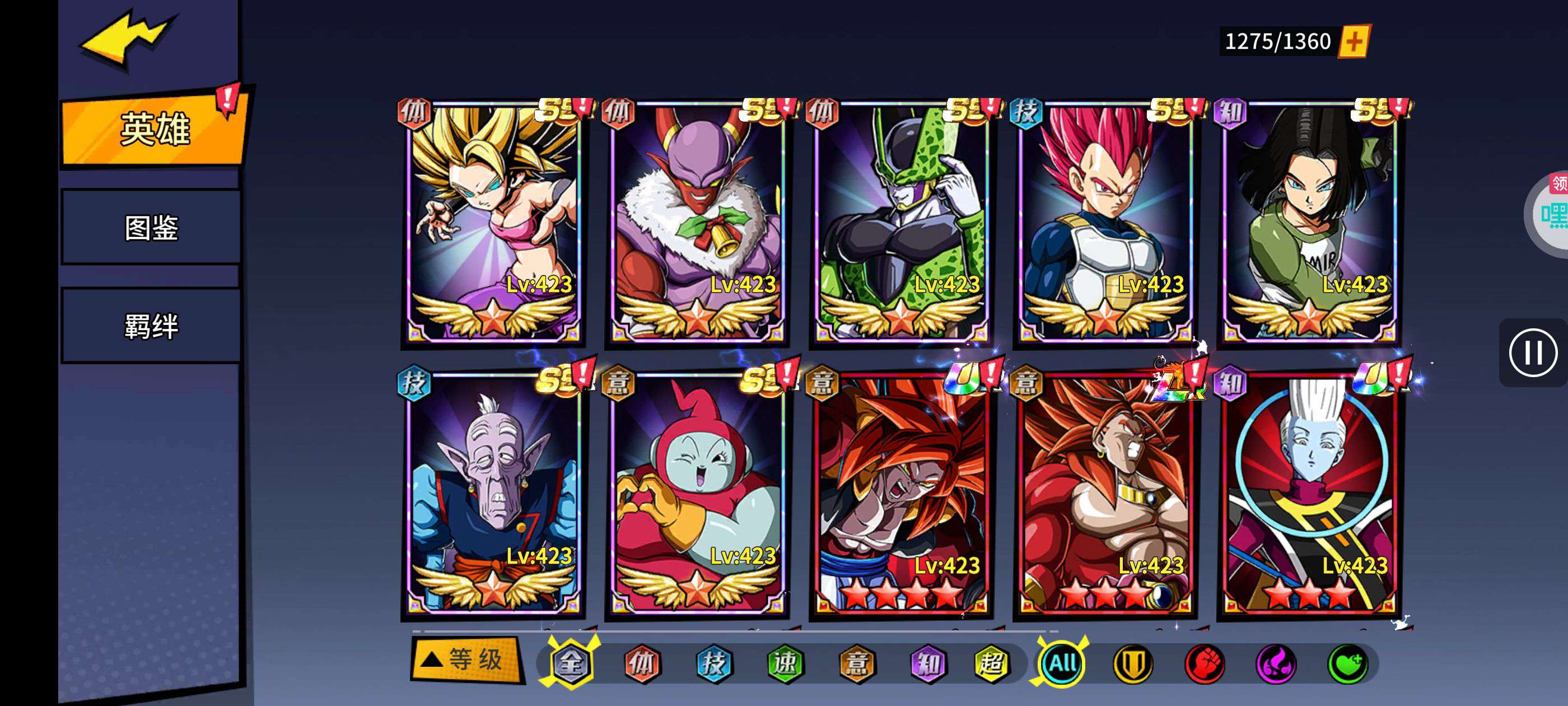Viewport: 1568px width, 706px height.
Task: Pick the Whis hero card
Action: tap(1309, 494)
